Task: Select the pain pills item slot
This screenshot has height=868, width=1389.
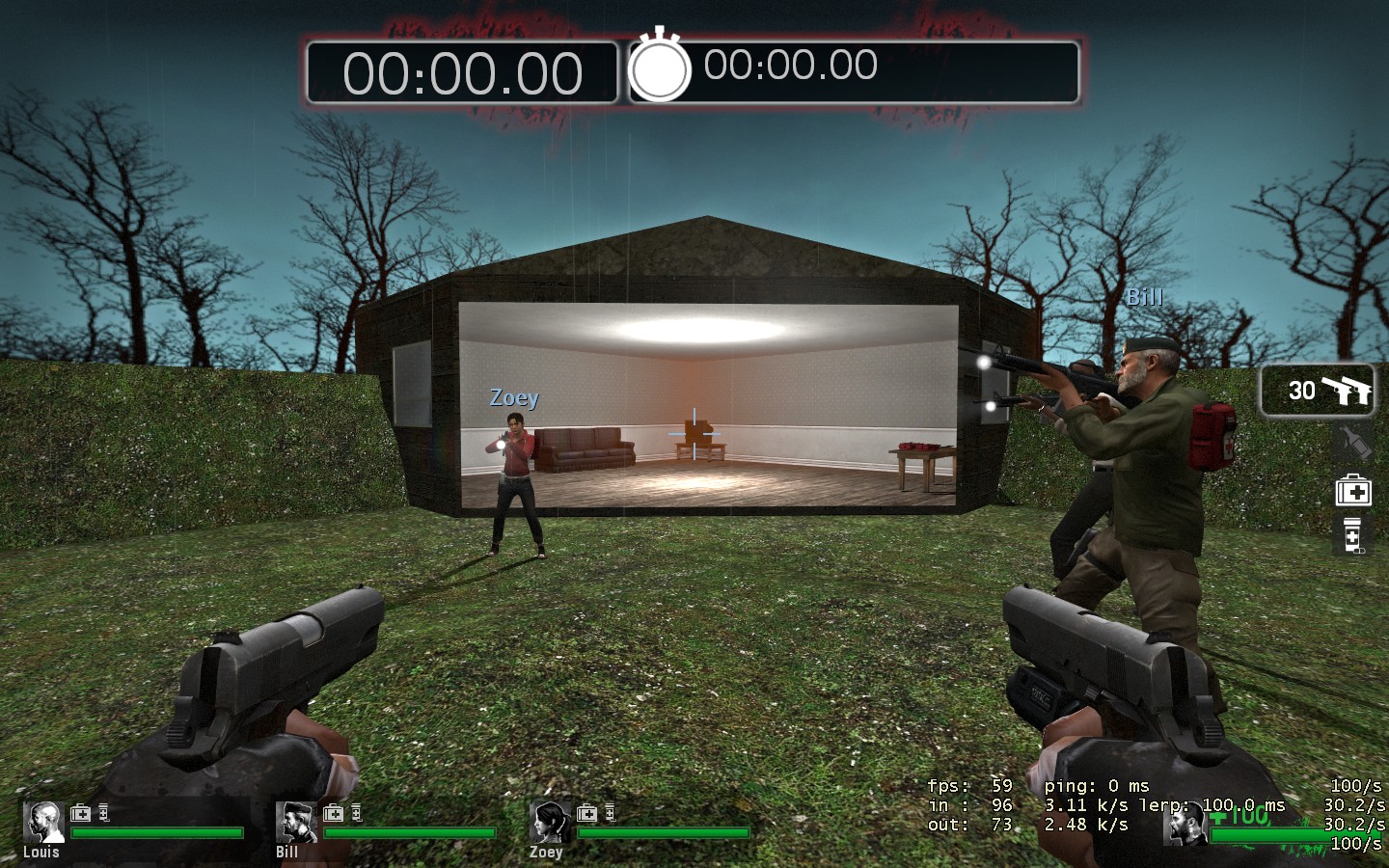Action: coord(1353,534)
